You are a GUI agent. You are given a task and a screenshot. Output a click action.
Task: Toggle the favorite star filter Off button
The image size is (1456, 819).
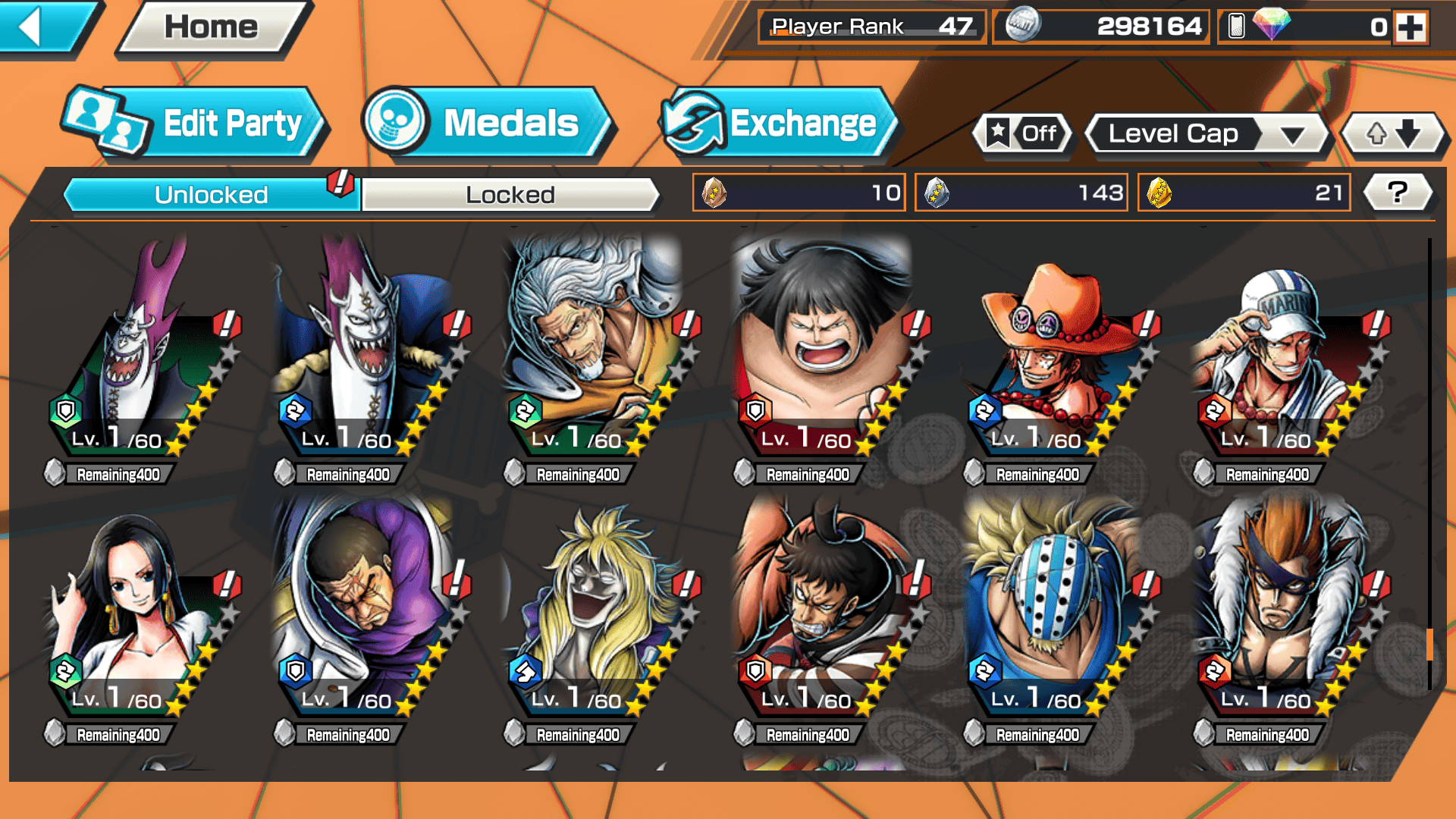coord(1023,134)
